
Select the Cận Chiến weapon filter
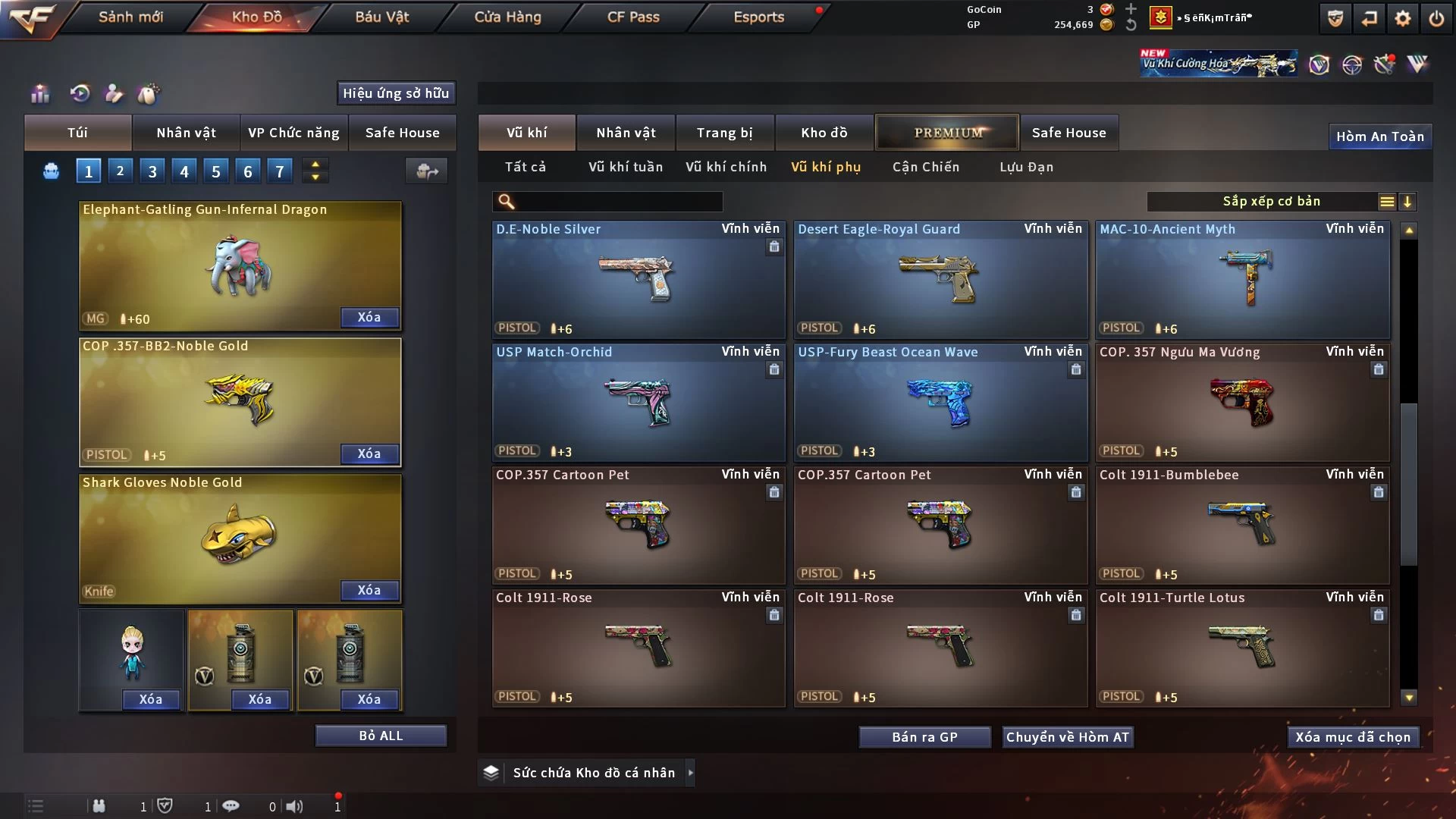point(925,167)
